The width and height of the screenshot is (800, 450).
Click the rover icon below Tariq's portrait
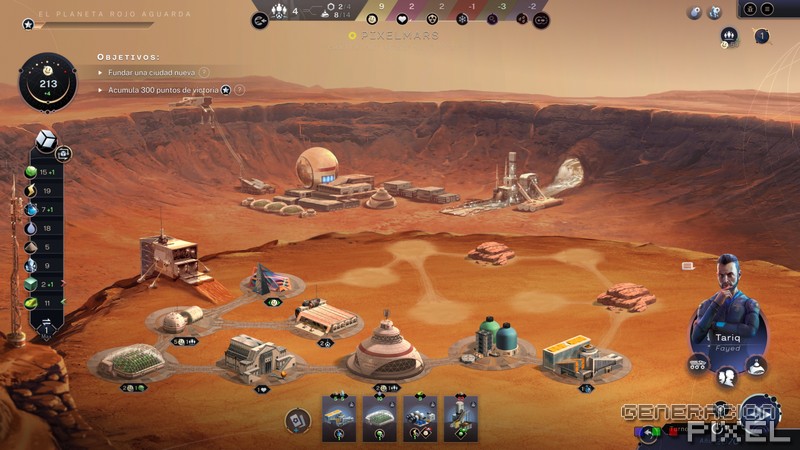pos(698,365)
